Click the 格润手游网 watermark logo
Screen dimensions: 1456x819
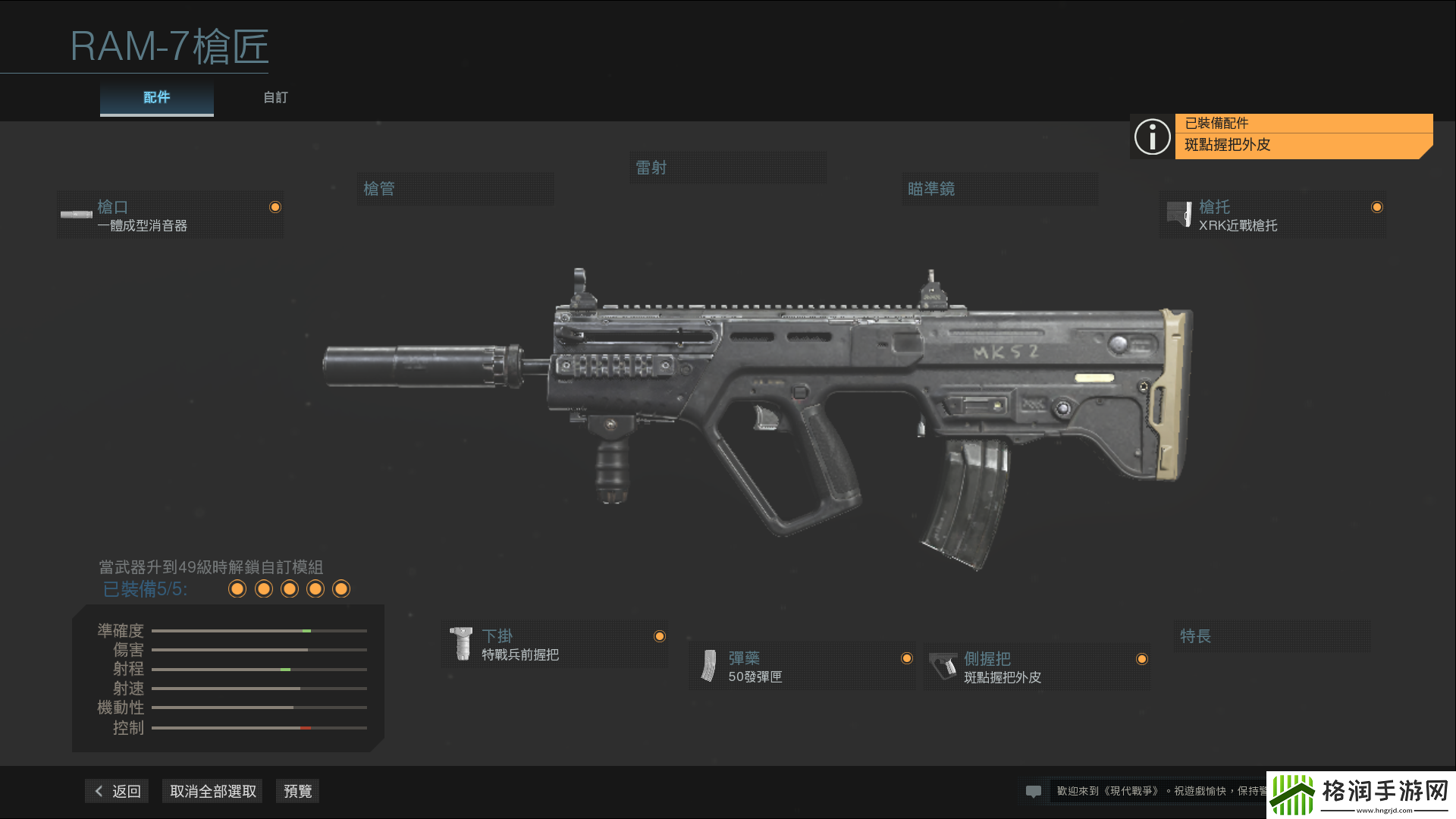pos(1360,794)
